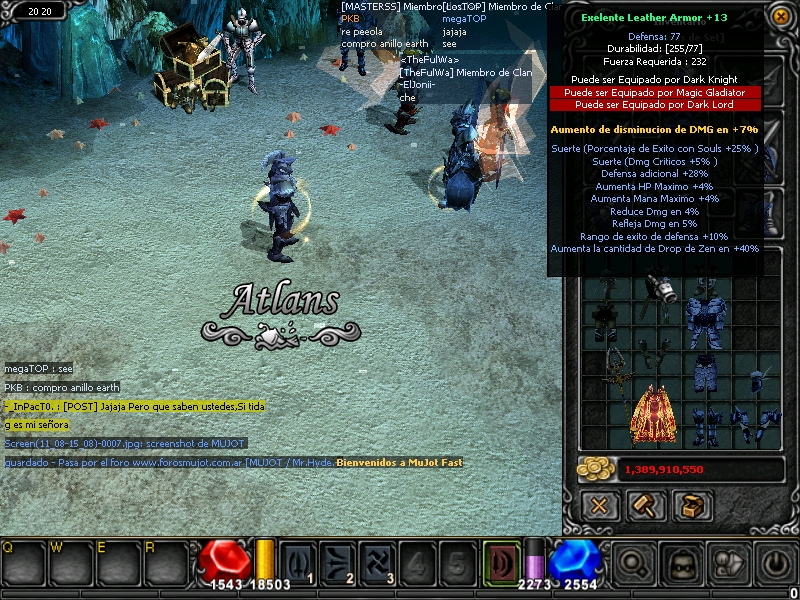Activate skill slot number 1
This screenshot has height=600, width=800.
click(x=296, y=562)
